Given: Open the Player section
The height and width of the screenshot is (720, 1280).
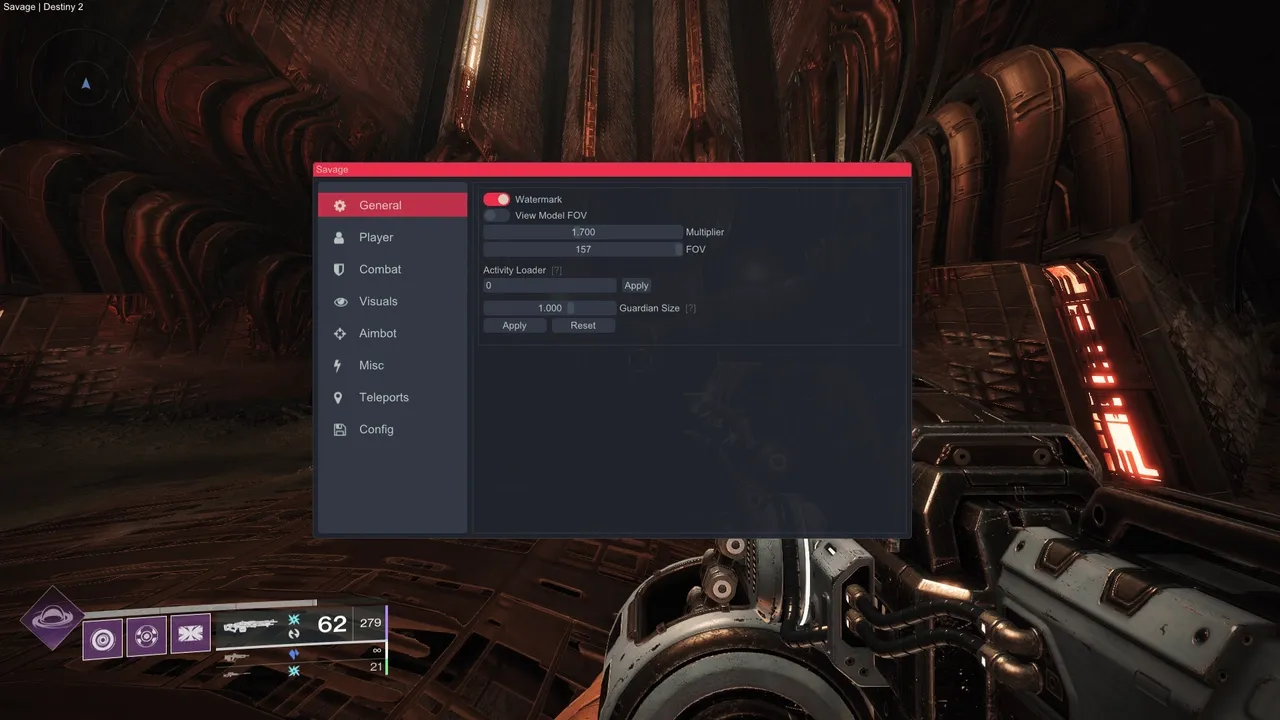Looking at the screenshot, I should click(x=392, y=237).
